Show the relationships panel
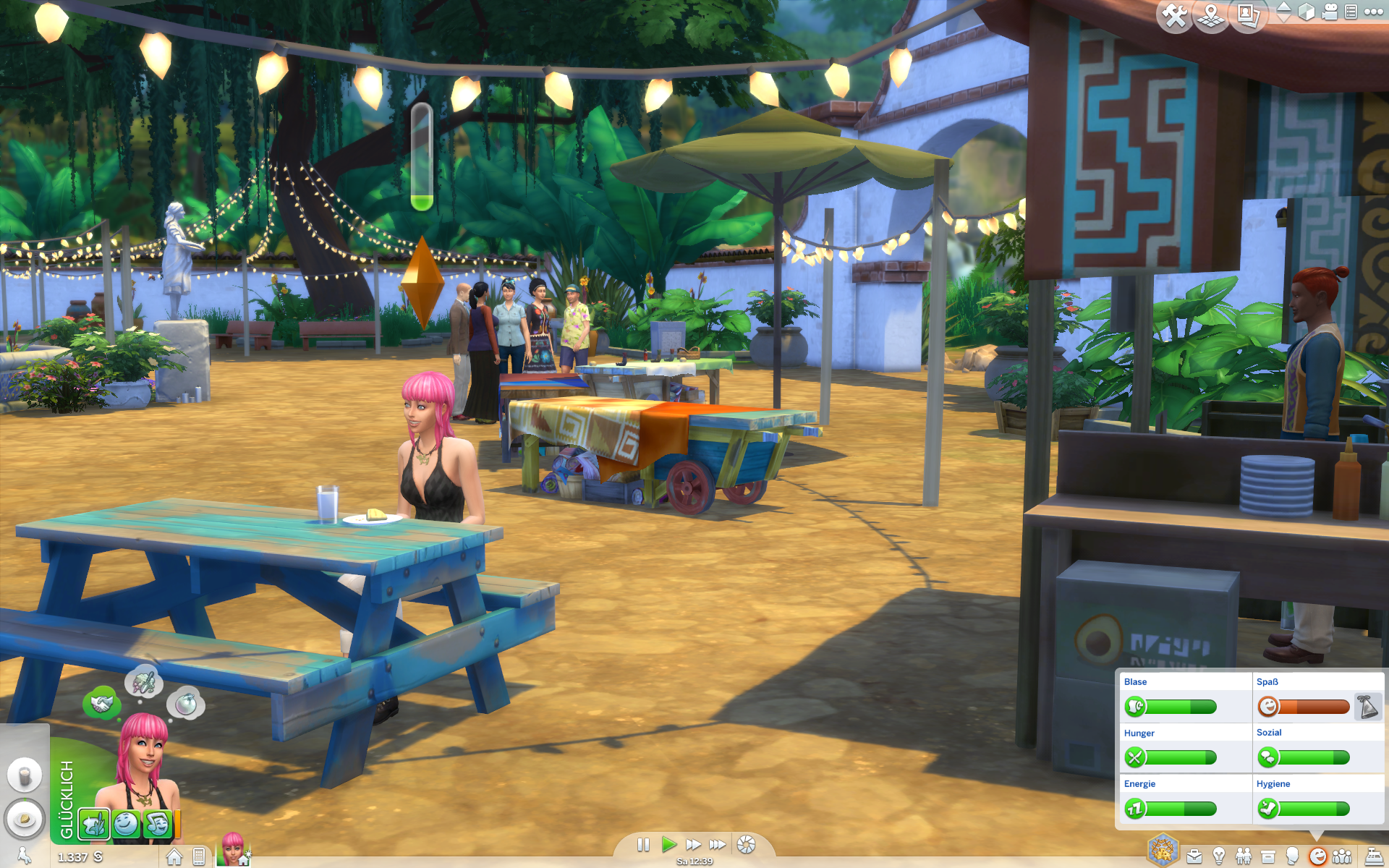Image resolution: width=1389 pixels, height=868 pixels. (1244, 857)
